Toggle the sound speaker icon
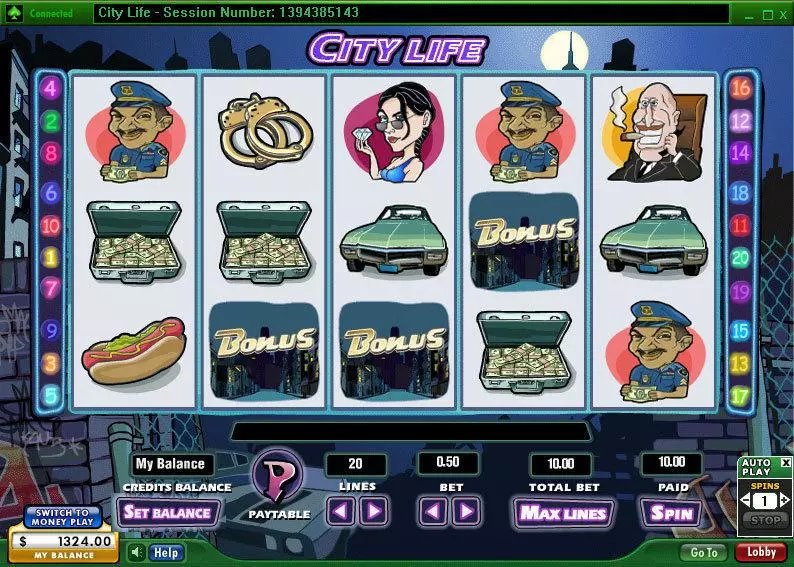 click(x=136, y=552)
